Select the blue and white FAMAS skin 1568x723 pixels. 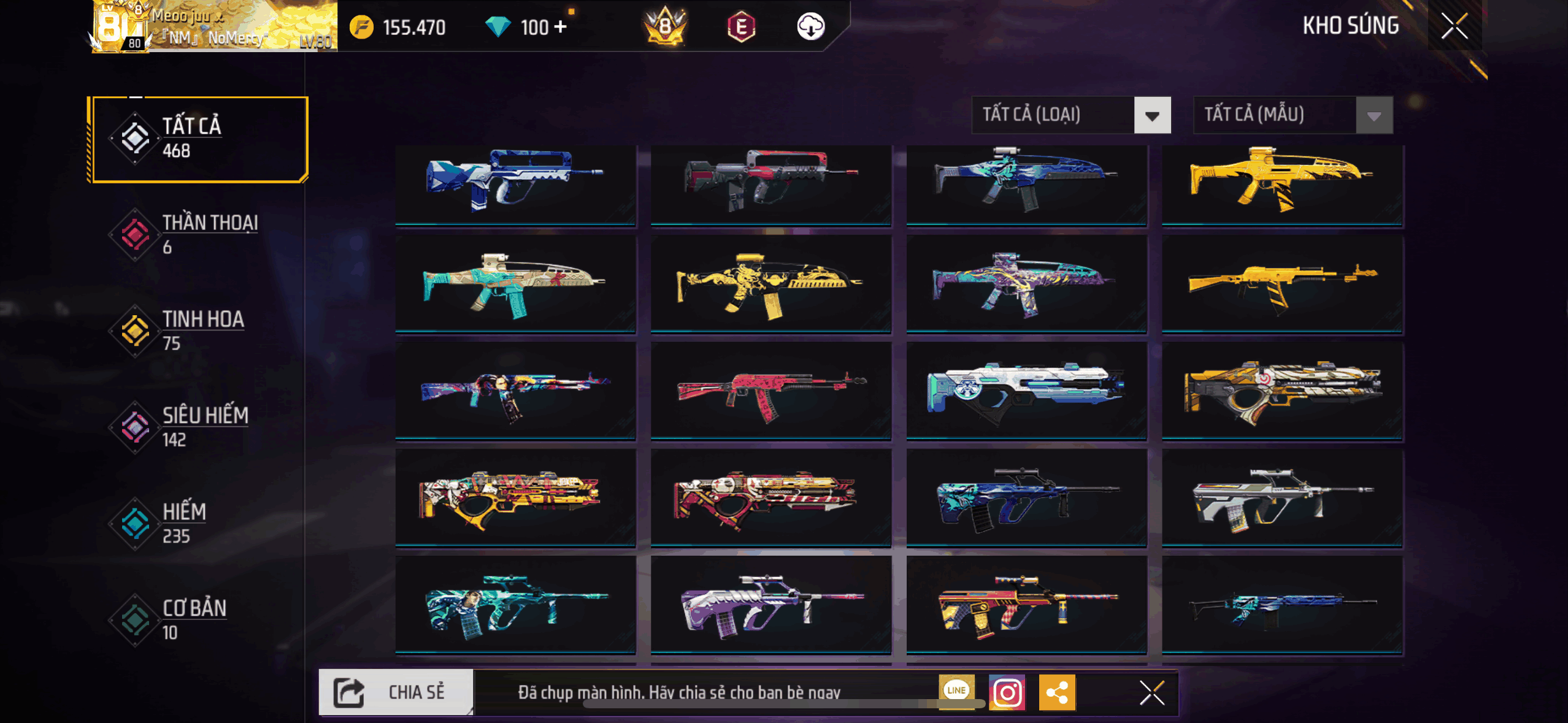tap(515, 184)
